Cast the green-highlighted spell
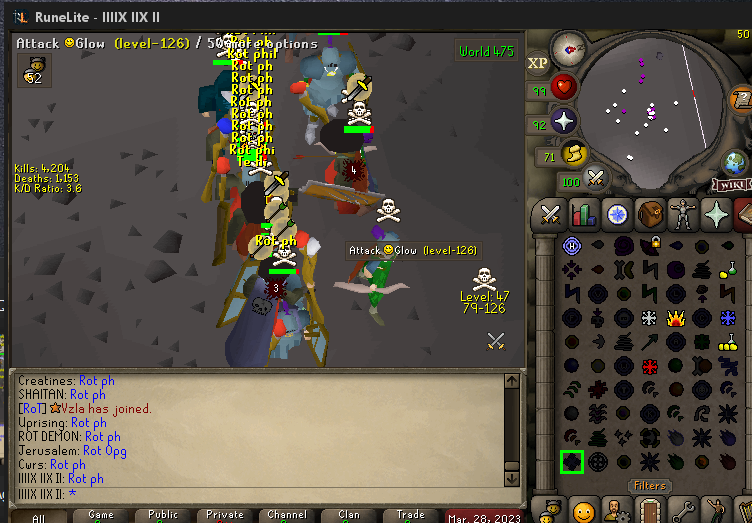Screen dimensions: 752x523 (x=572, y=461)
